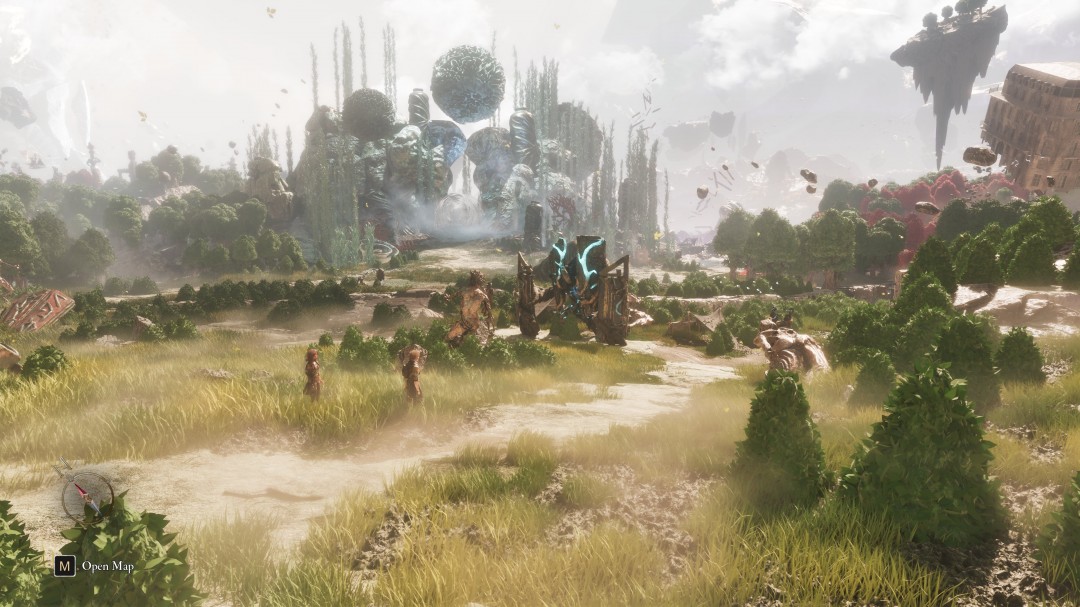
Task: Click the compass in the corner
Action: click(x=87, y=496)
